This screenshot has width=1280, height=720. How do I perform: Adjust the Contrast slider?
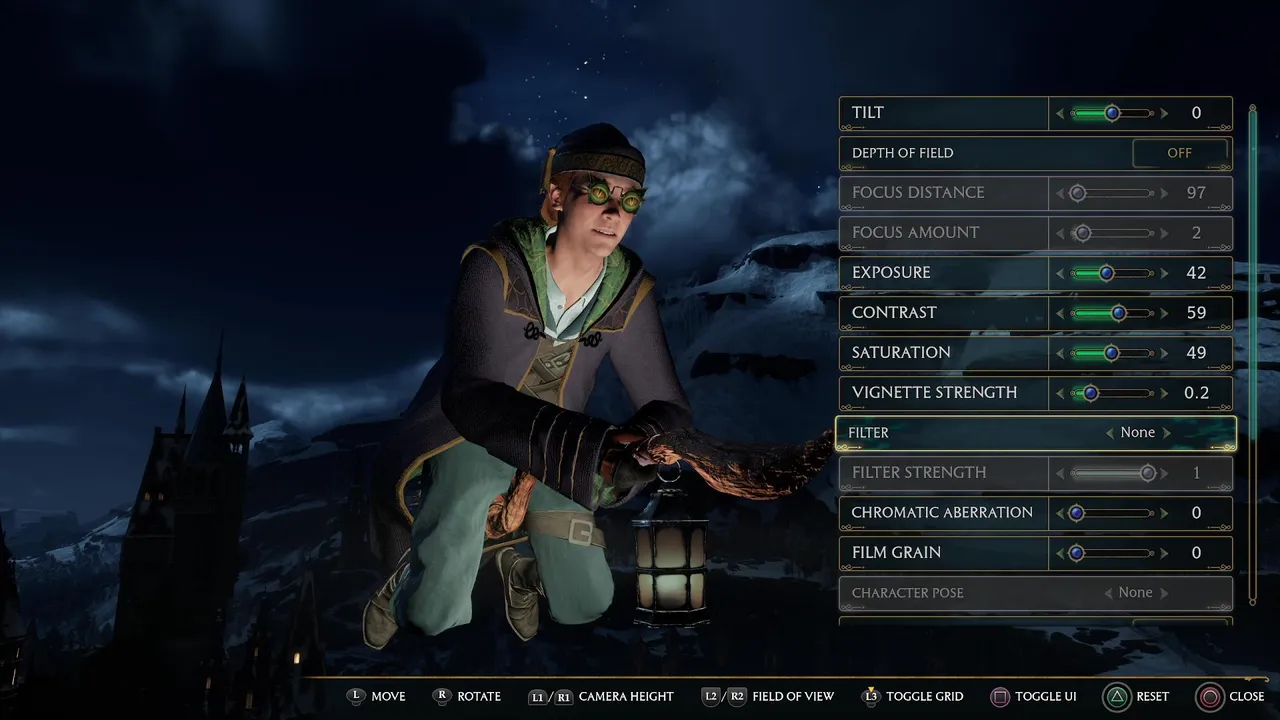(1118, 313)
